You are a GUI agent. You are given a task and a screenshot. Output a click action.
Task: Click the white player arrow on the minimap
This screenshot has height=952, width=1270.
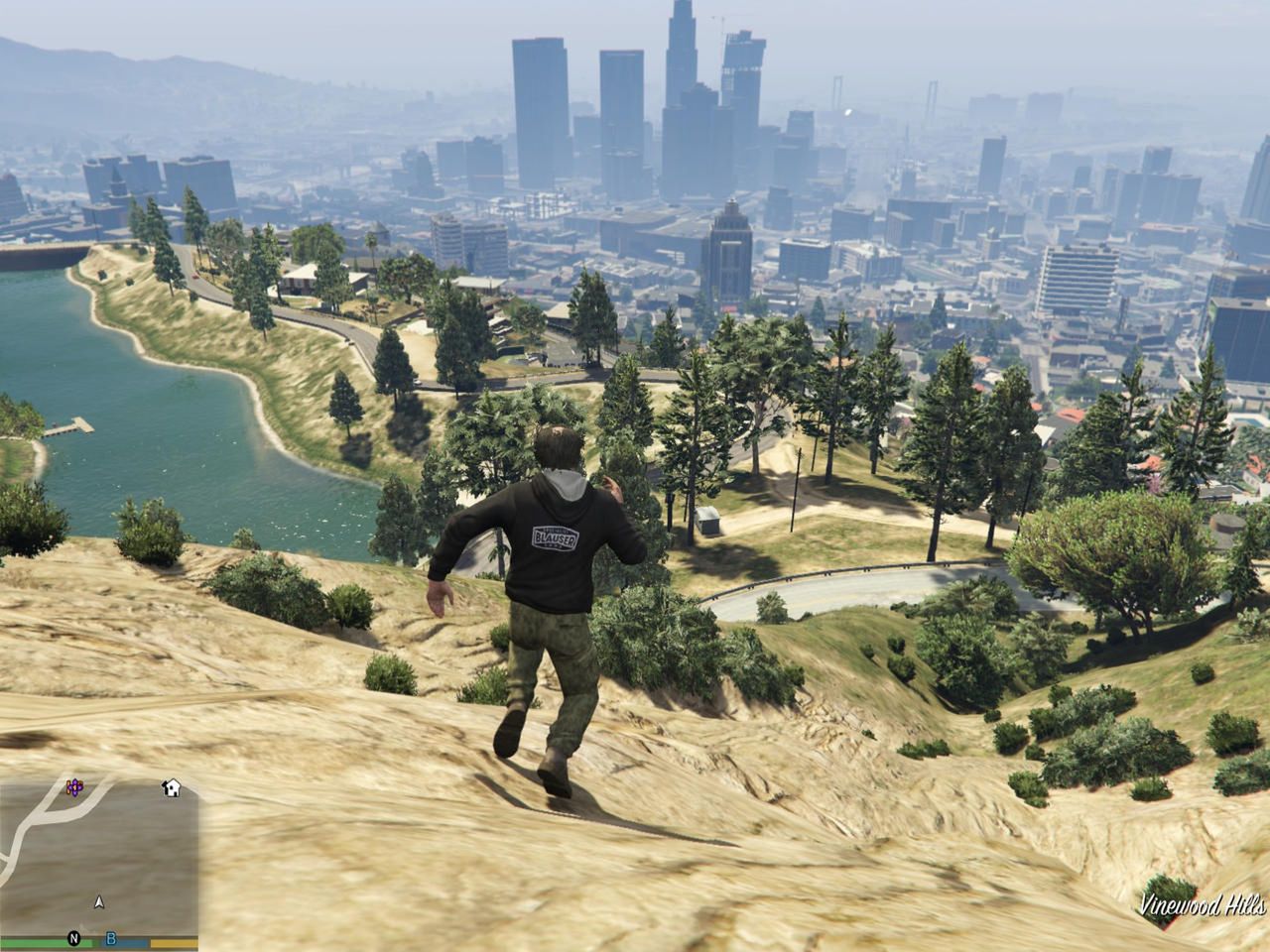99,902
